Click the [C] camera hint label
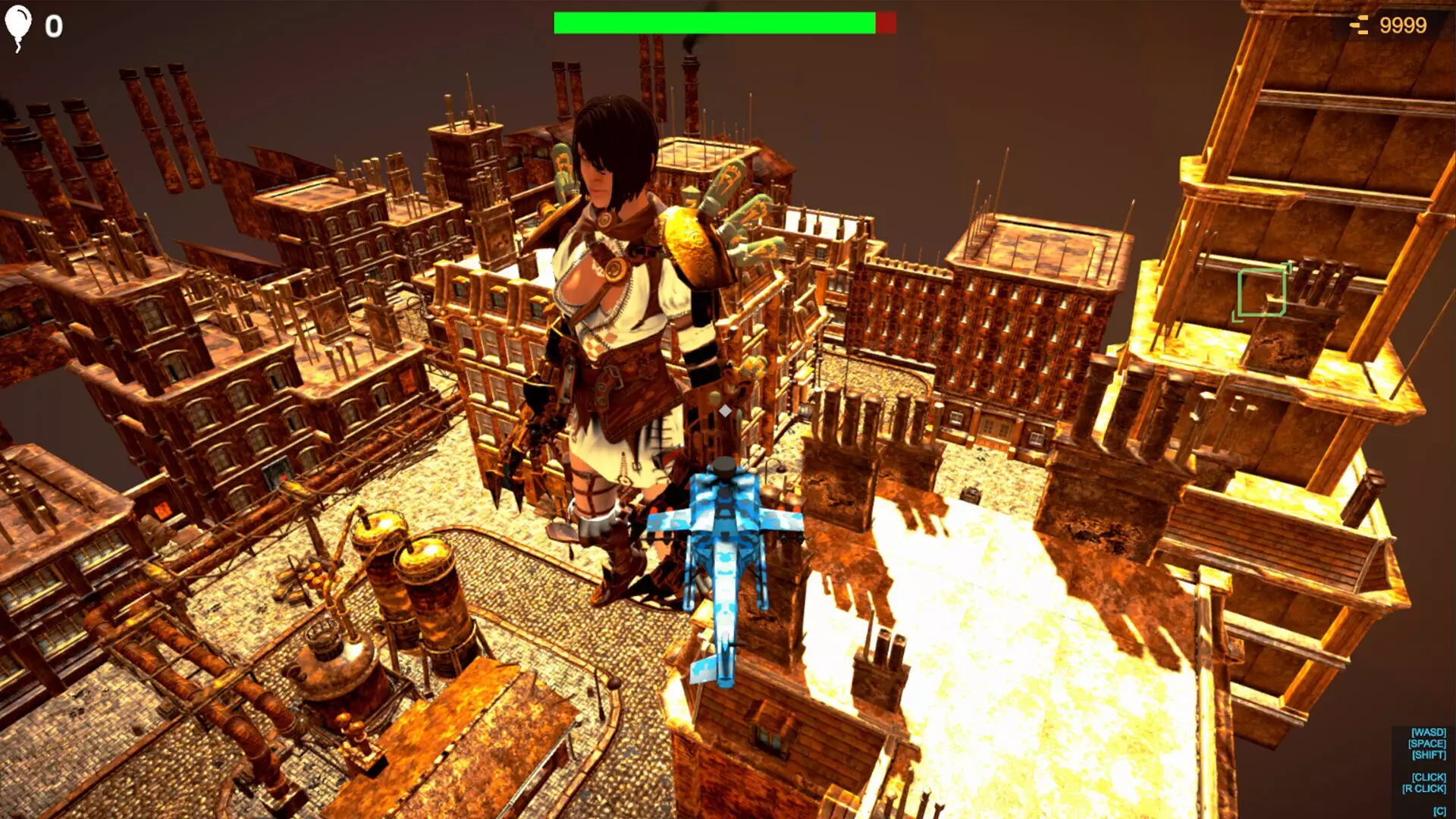The image size is (1456, 819). point(1439,811)
